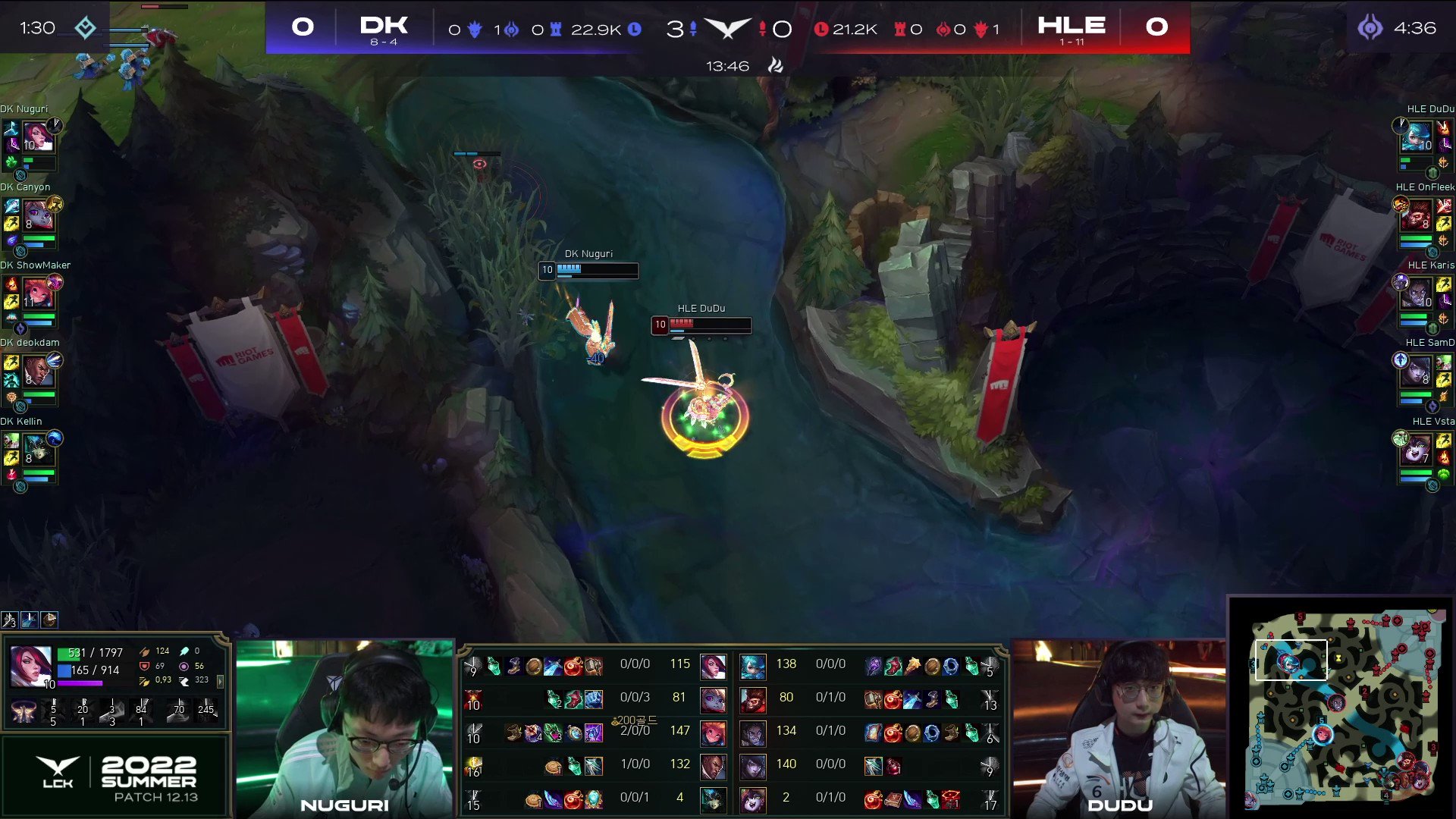Click the gold clock icon beside 22.9K
Screen dimensions: 1456x819
(633, 28)
